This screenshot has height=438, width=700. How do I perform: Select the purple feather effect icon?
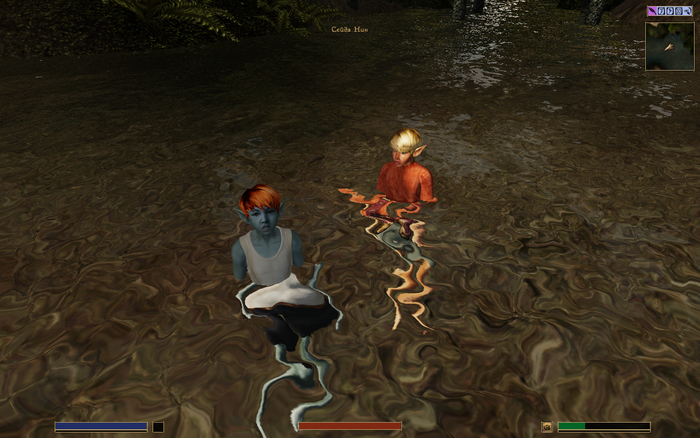pyautogui.click(x=652, y=11)
